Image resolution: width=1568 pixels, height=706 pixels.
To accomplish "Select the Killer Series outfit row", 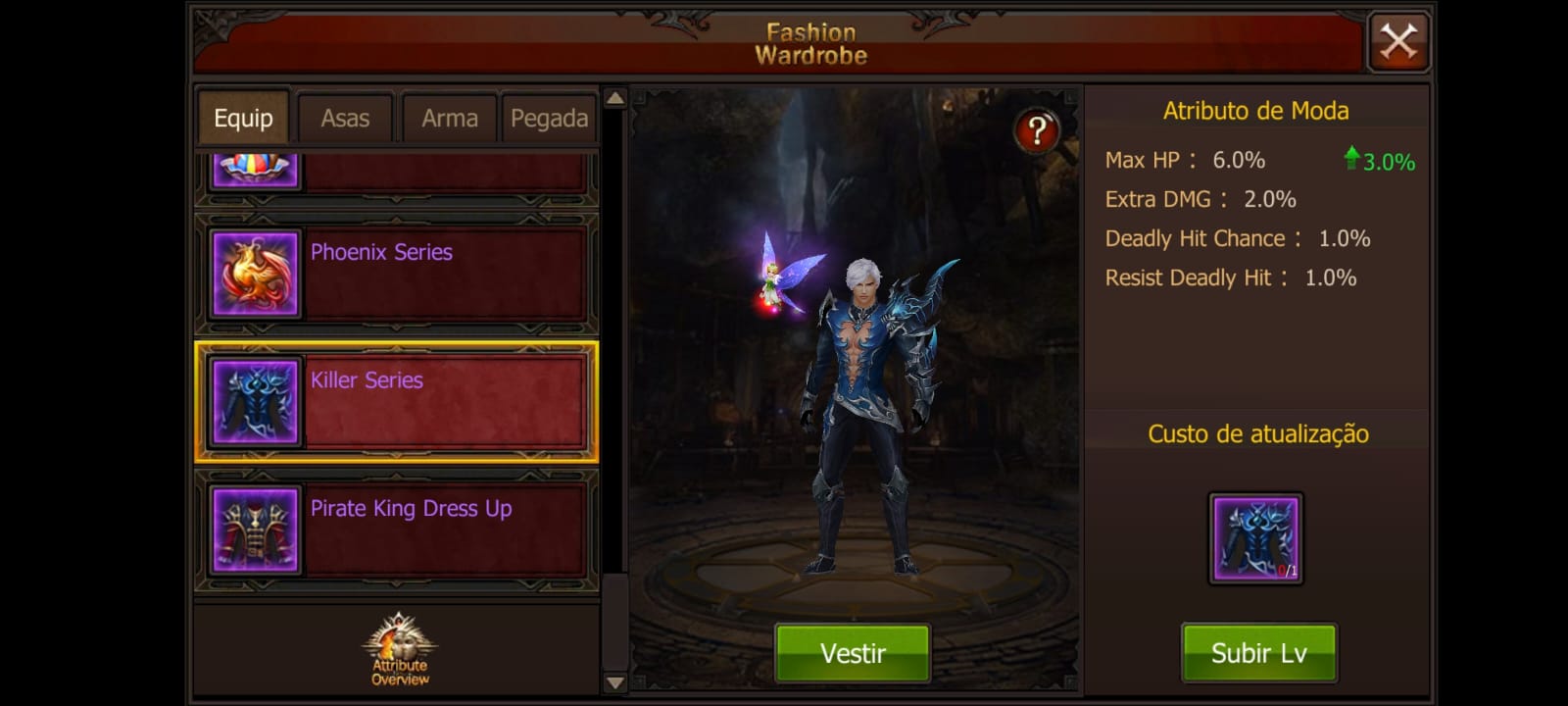I will (397, 402).
